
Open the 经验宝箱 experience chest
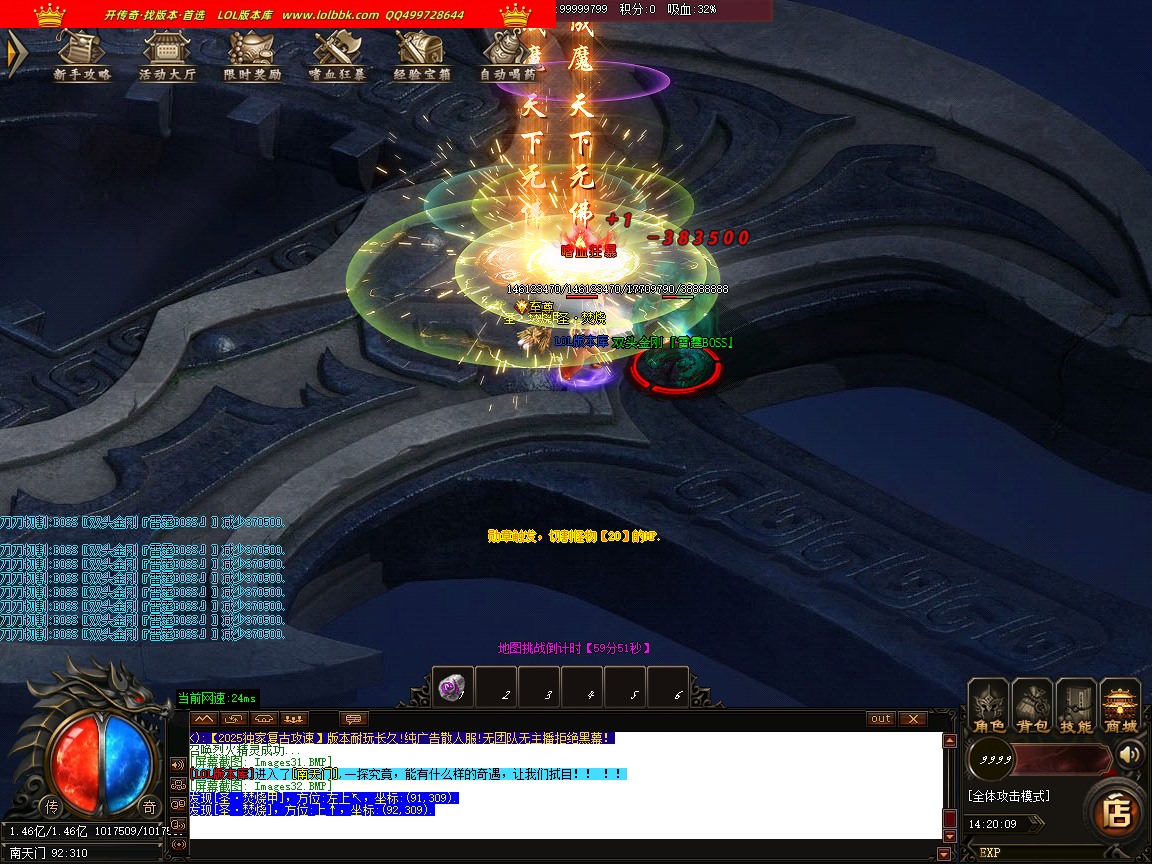(422, 55)
